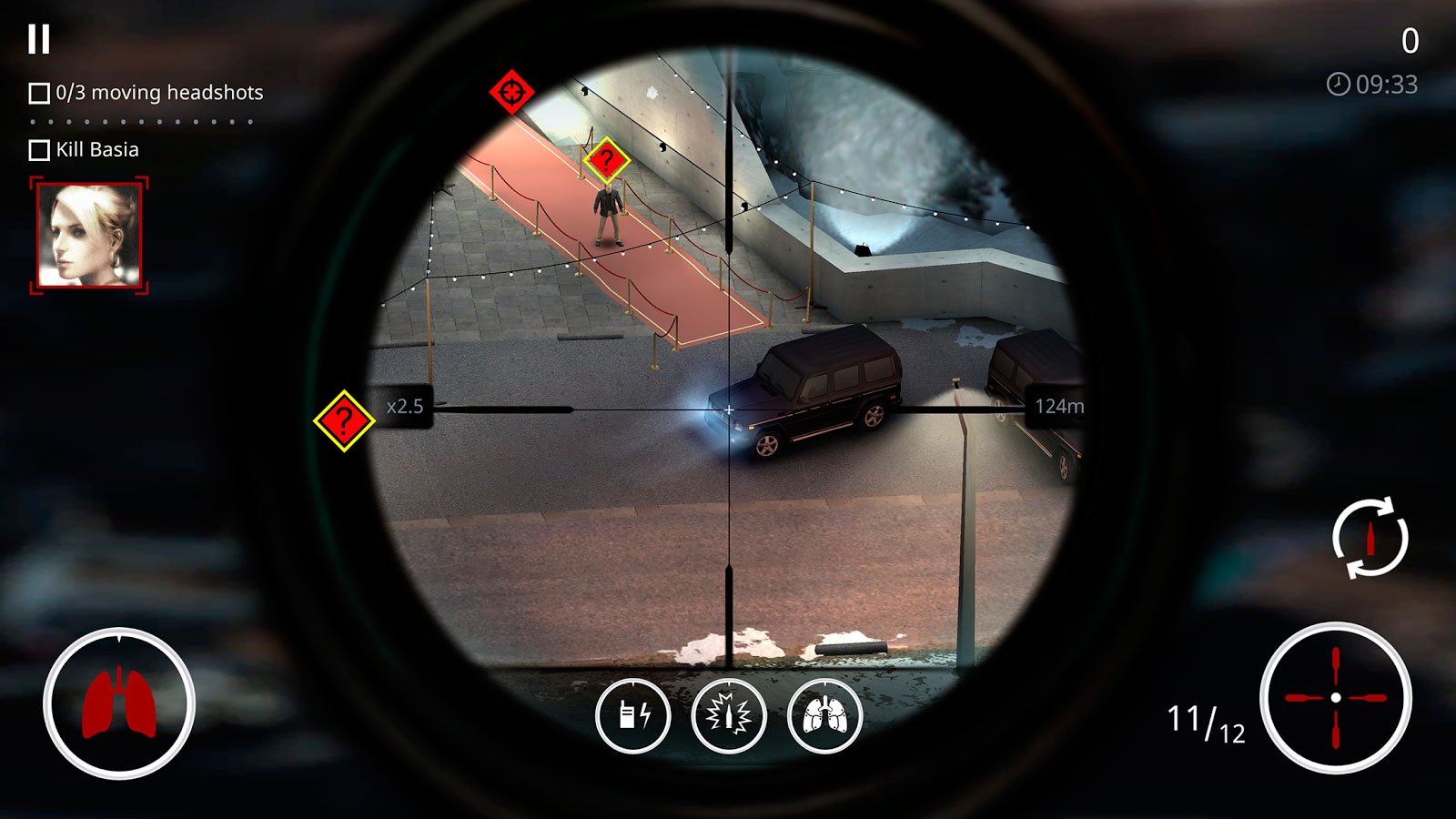Tap the question marker beside x2.5 zoom
The height and width of the screenshot is (819, 1456).
click(x=344, y=420)
